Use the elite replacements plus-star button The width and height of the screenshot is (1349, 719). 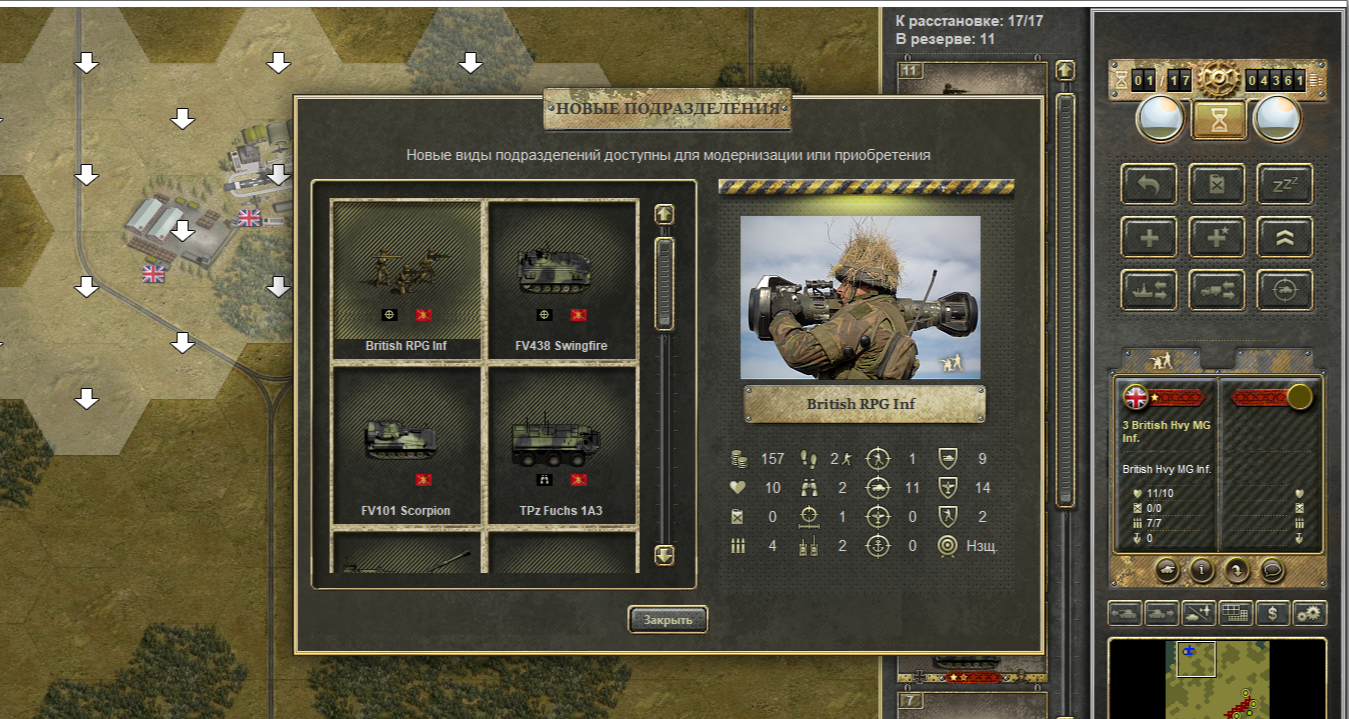coord(1217,237)
